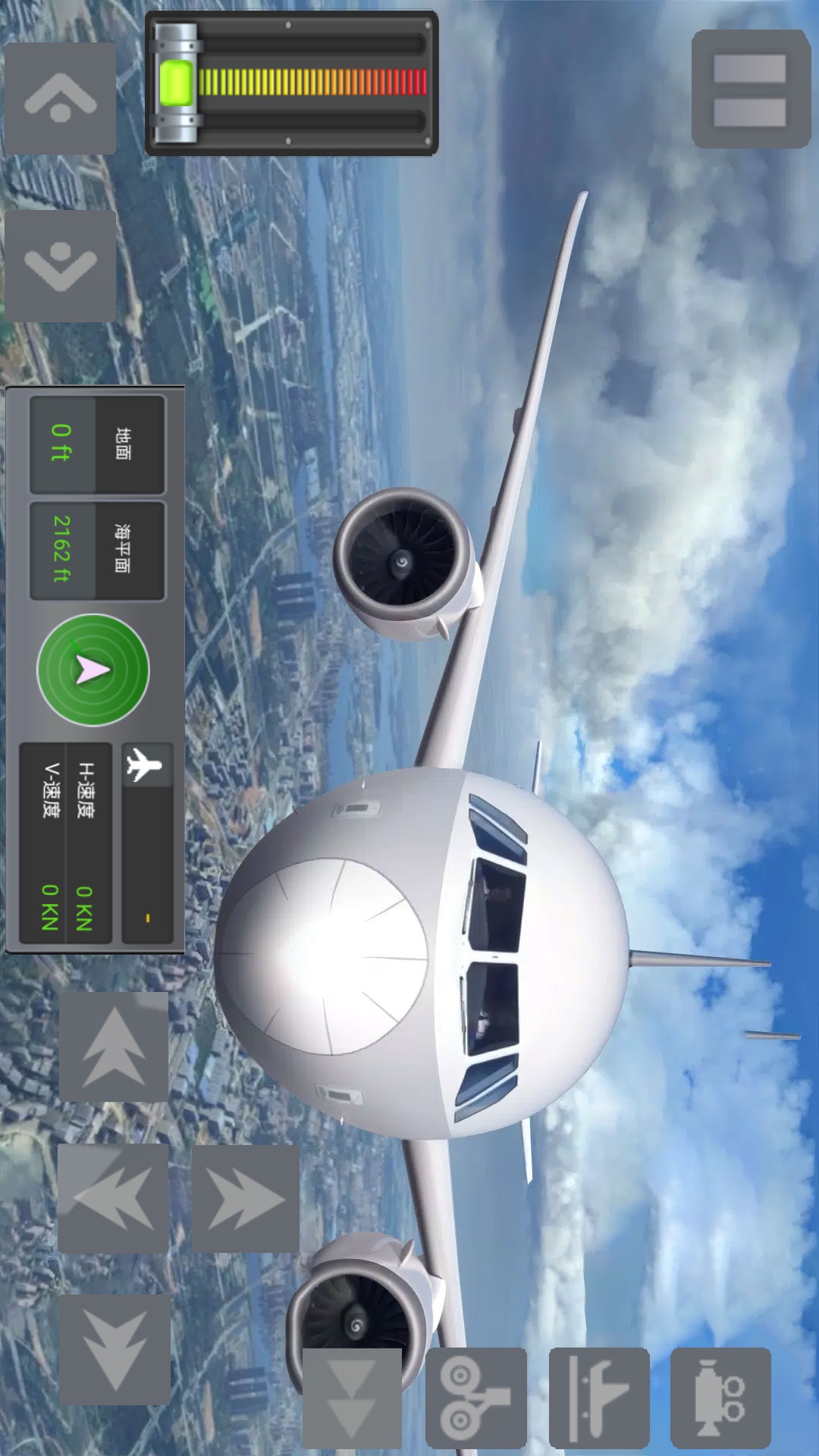Select the double-arrow button pointing down
Viewport: 819px width, 1456px height.
[x=114, y=1350]
